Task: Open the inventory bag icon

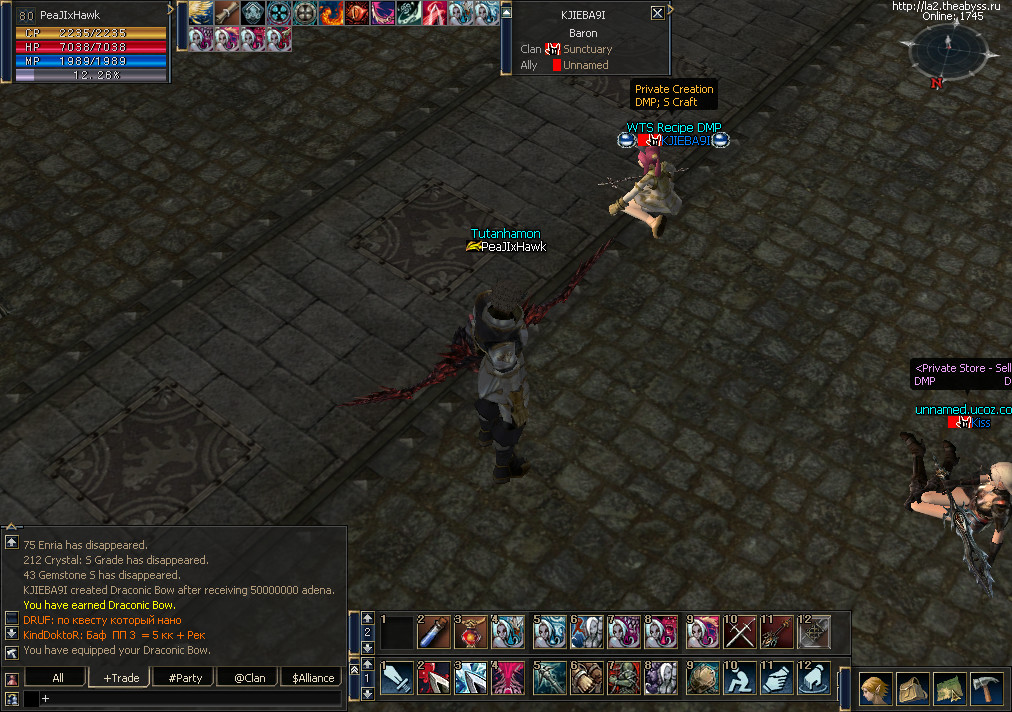Action: click(x=912, y=688)
